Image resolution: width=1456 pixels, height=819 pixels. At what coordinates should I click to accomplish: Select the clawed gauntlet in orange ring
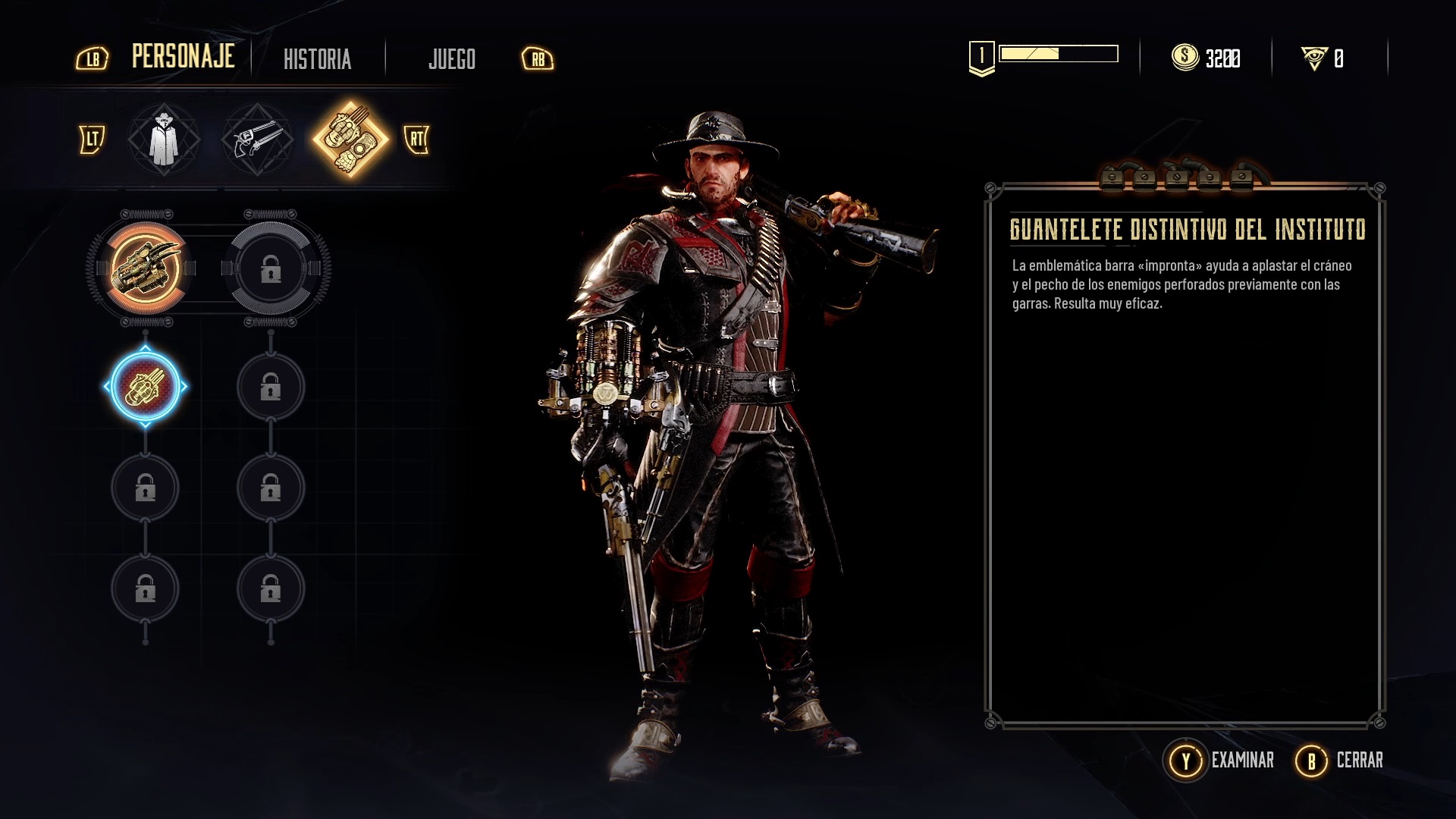point(146,268)
